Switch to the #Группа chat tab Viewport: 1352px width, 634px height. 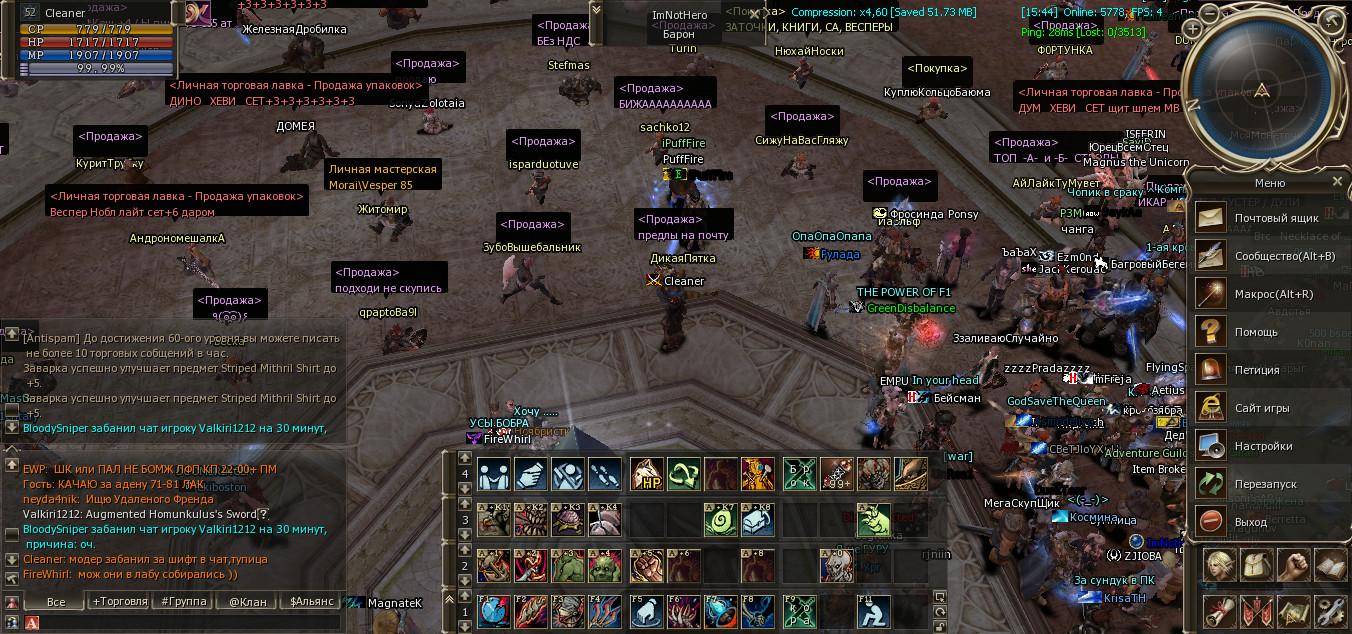click(x=183, y=602)
